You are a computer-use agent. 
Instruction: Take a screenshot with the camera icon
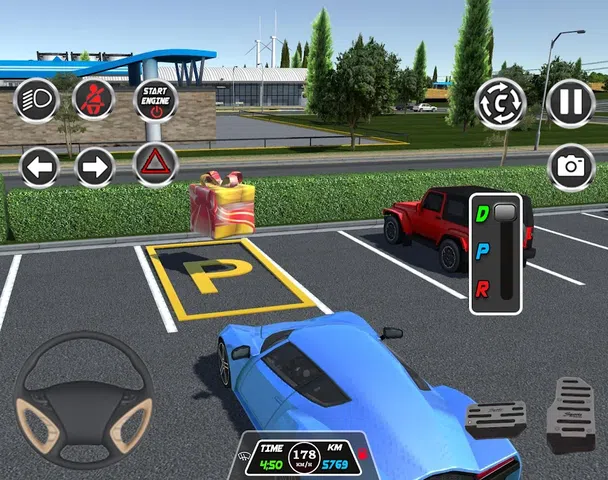pos(571,167)
